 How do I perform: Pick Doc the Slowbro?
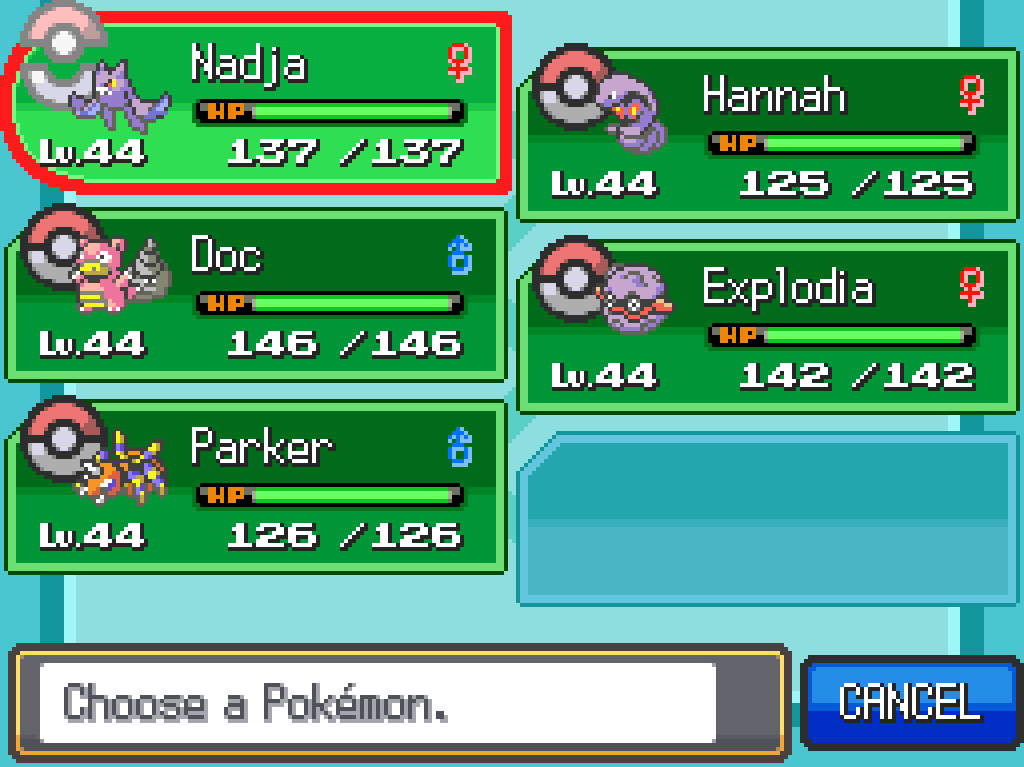[x=257, y=295]
